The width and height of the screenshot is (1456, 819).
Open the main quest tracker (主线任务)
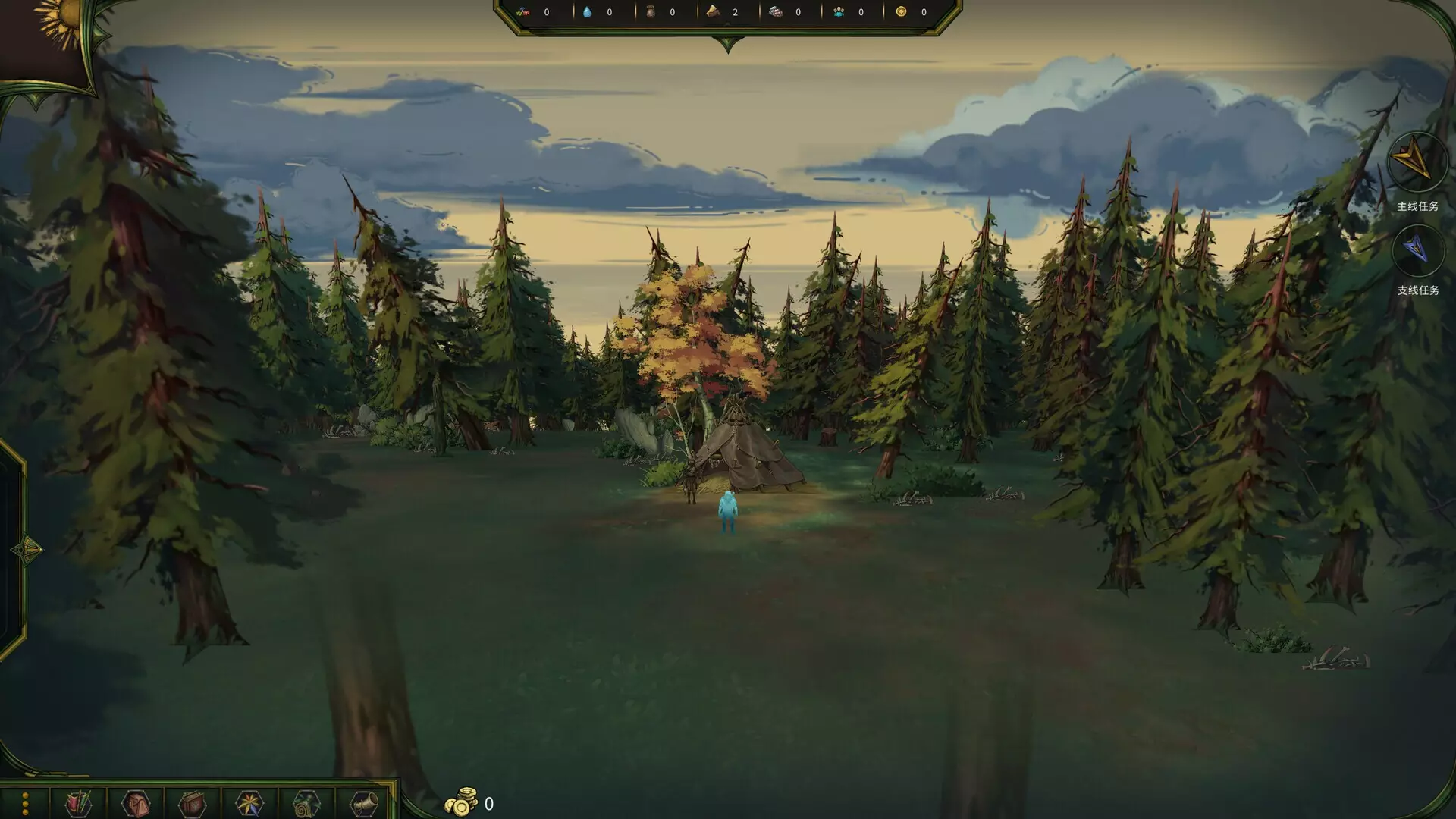tap(1417, 162)
